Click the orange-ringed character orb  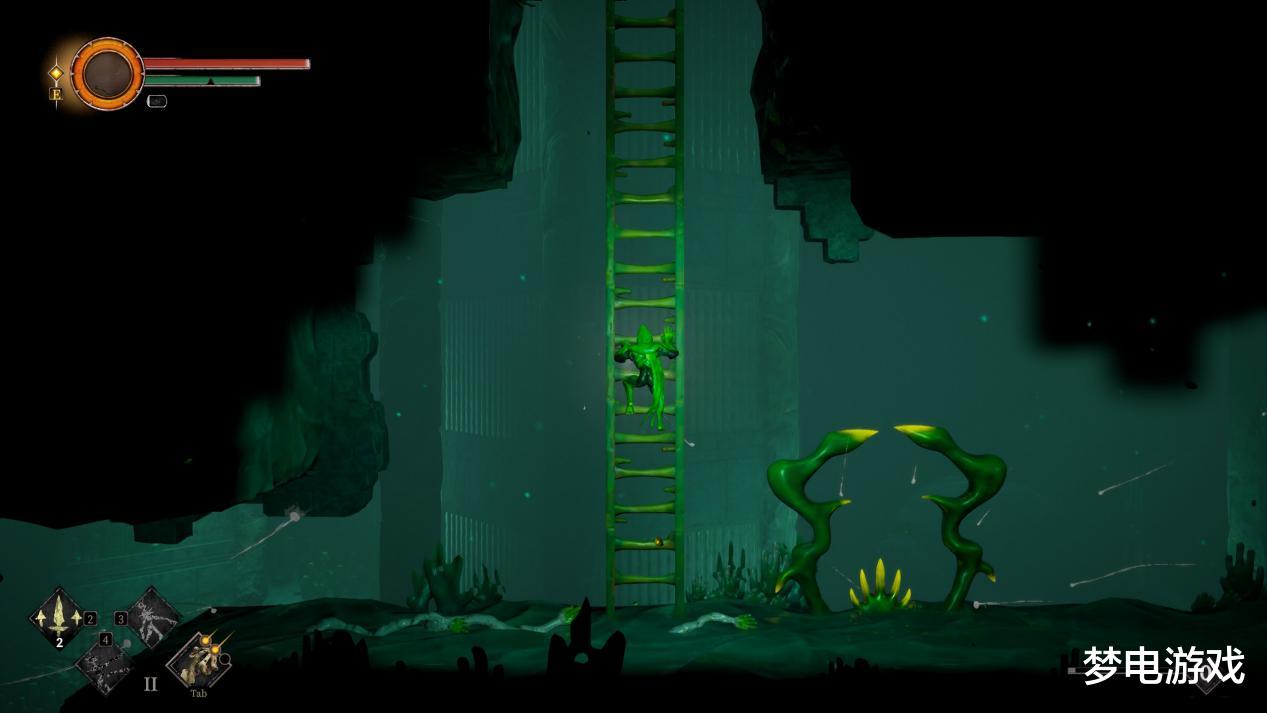click(107, 73)
